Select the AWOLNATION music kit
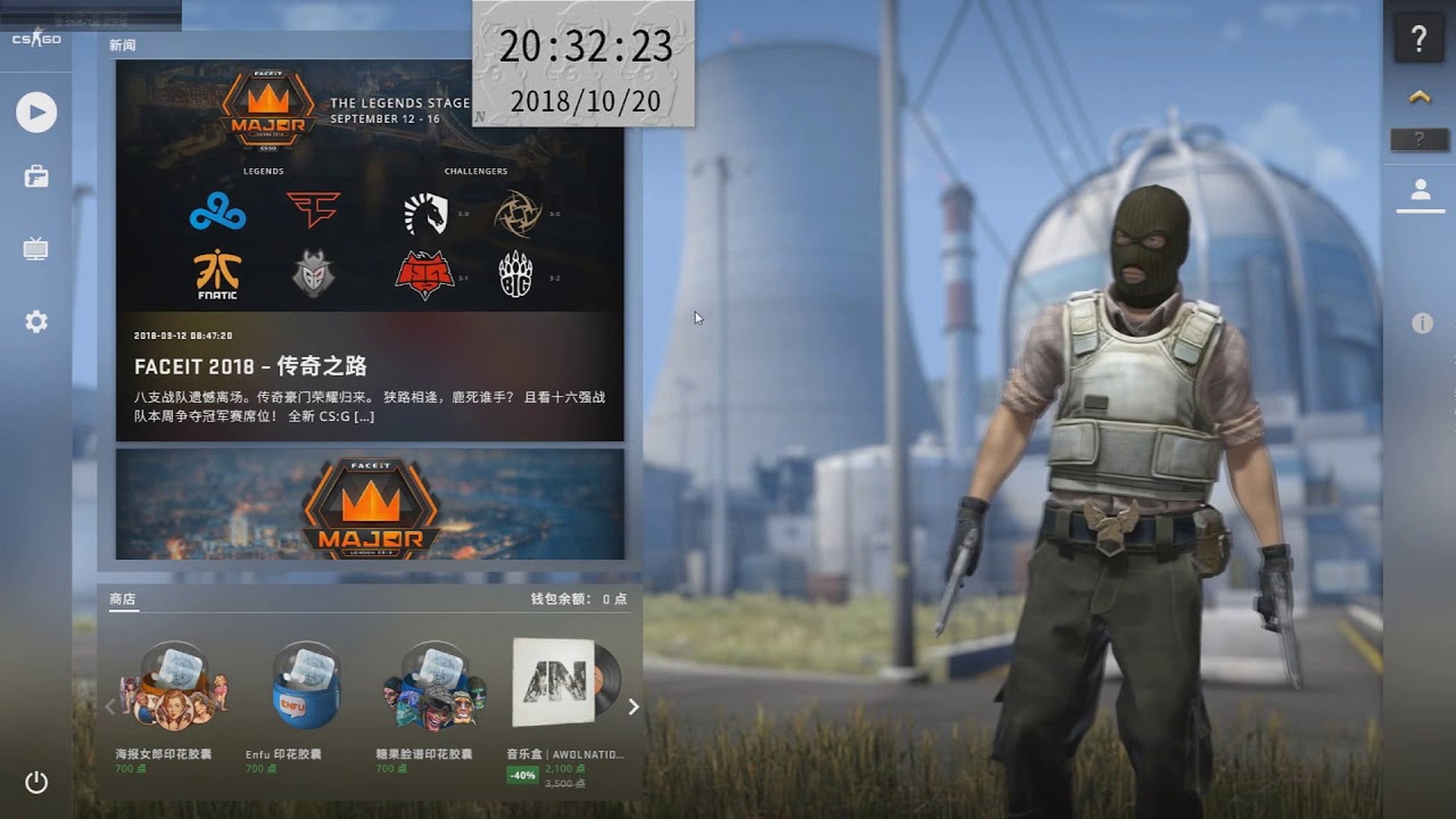 pos(565,682)
